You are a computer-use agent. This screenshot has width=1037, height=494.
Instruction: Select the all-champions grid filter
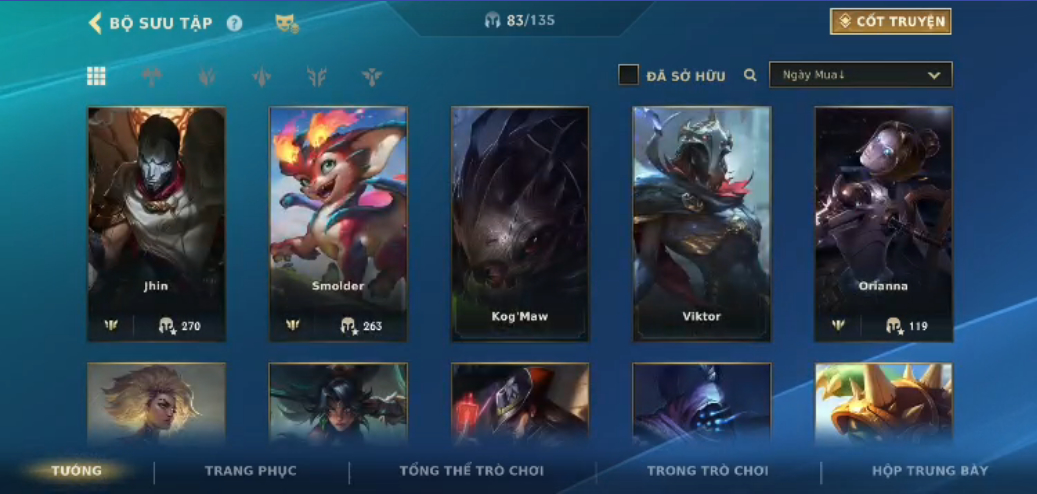point(96,76)
